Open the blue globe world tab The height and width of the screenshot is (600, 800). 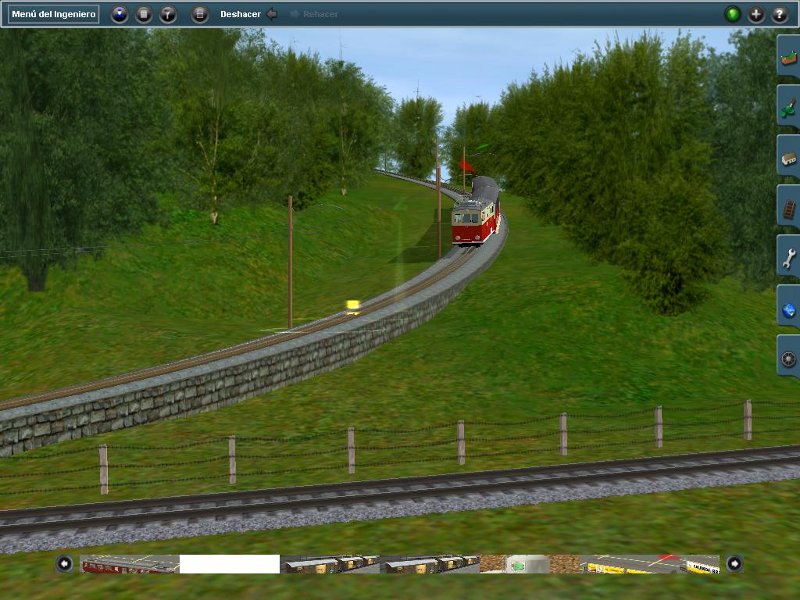pos(788,306)
